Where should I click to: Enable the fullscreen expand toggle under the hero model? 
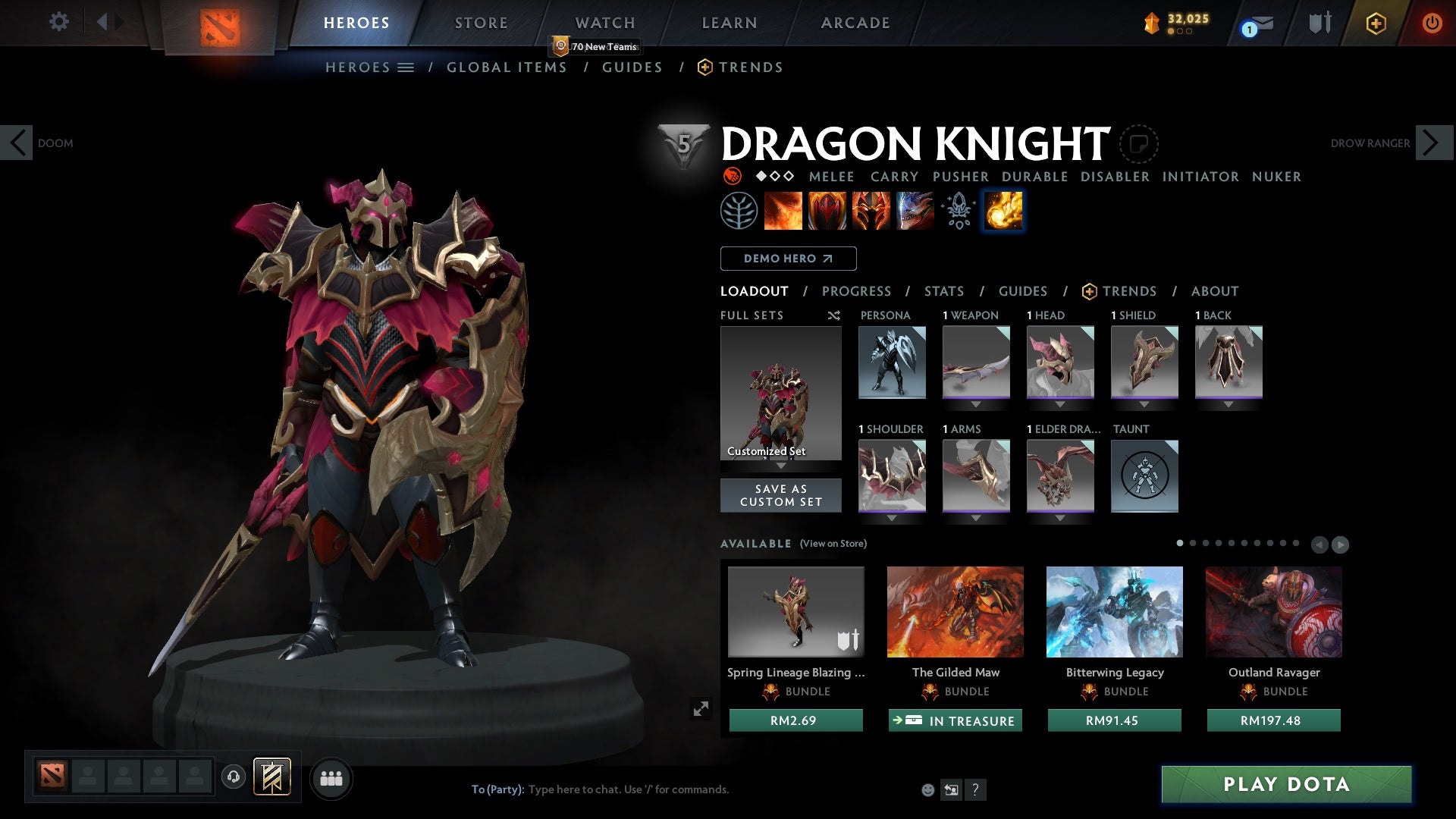(x=701, y=708)
